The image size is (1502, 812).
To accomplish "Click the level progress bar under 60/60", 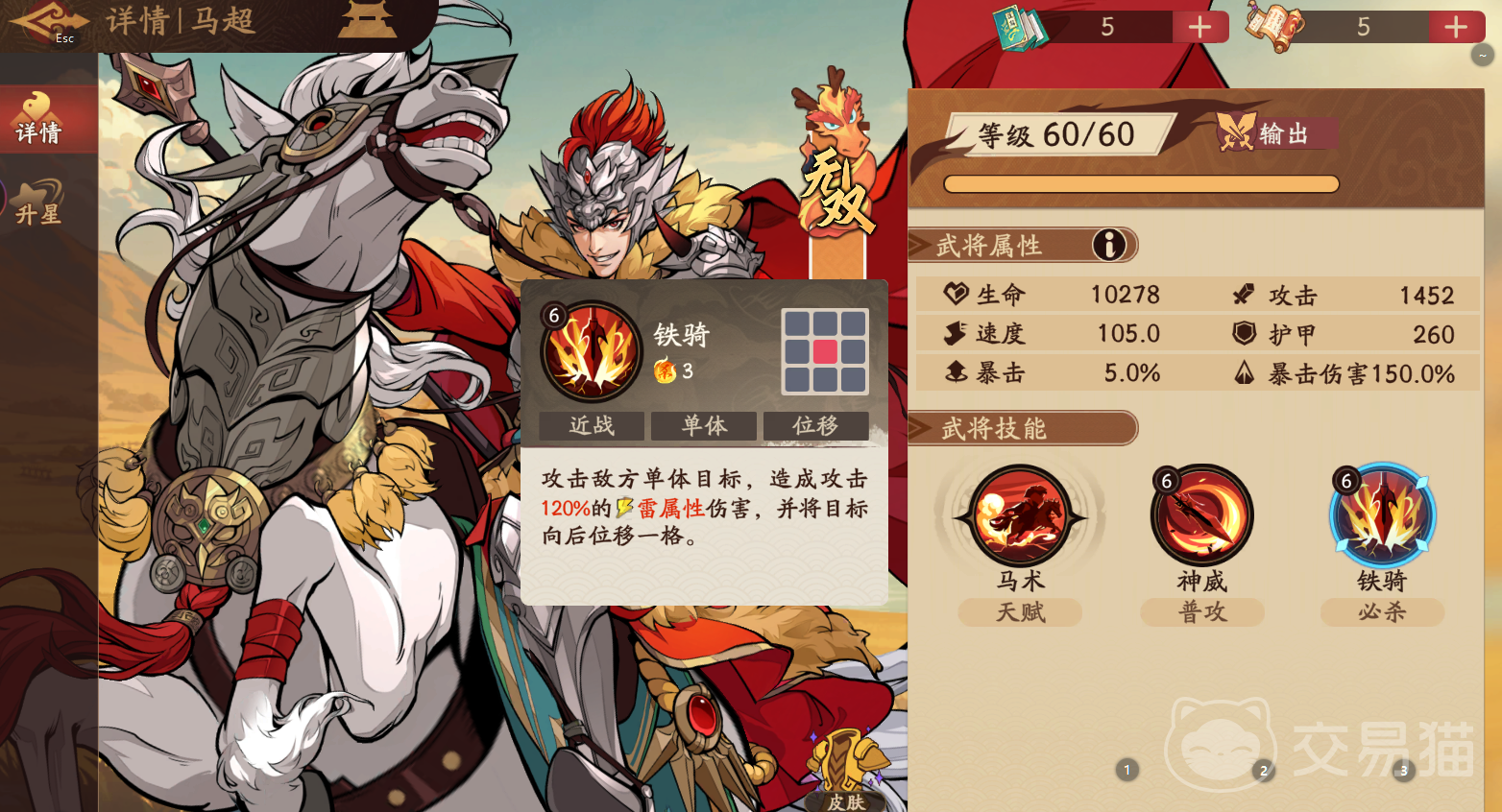I will [x=1141, y=183].
